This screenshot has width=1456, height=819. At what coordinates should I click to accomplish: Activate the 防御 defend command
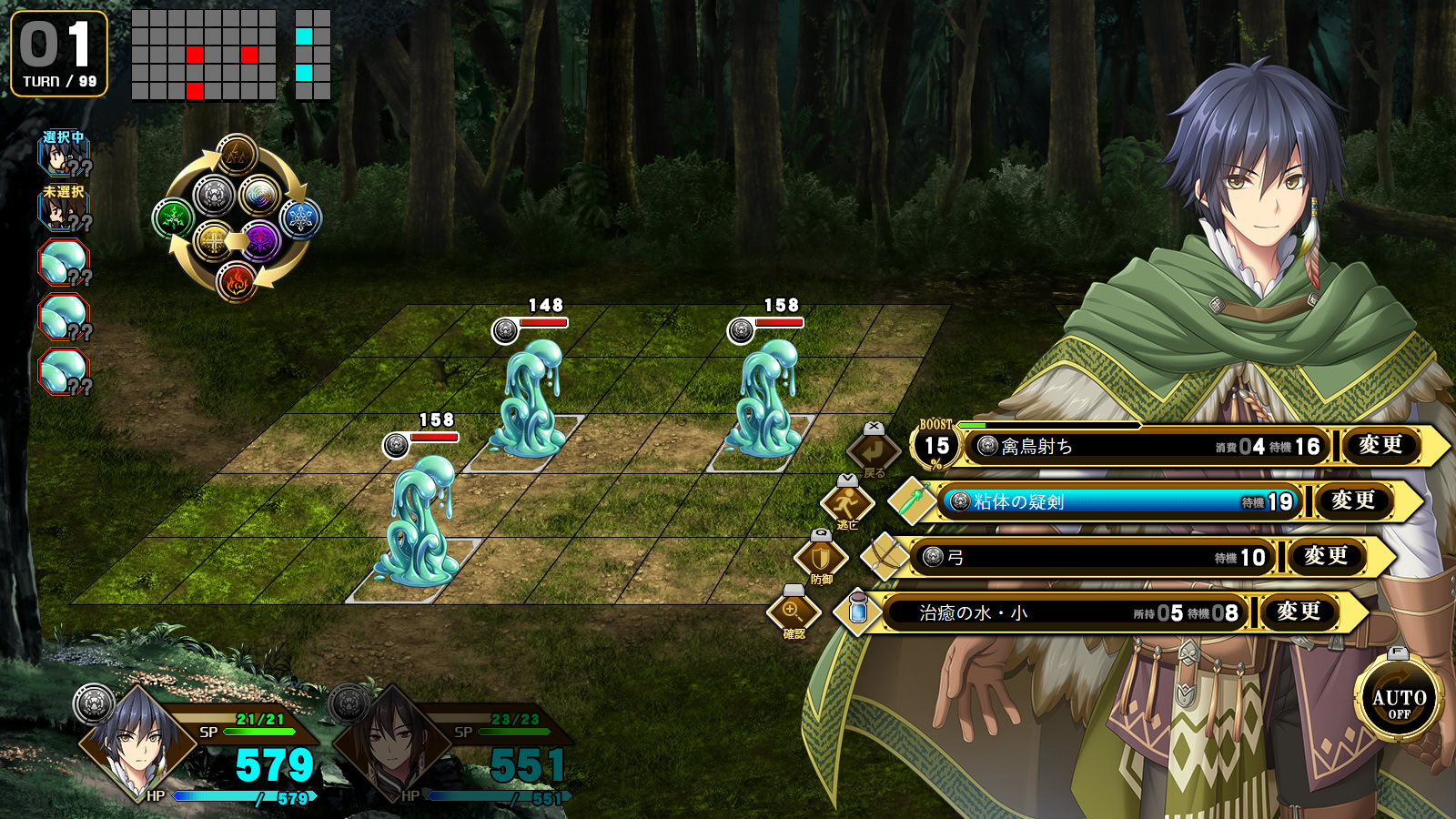coord(821,557)
